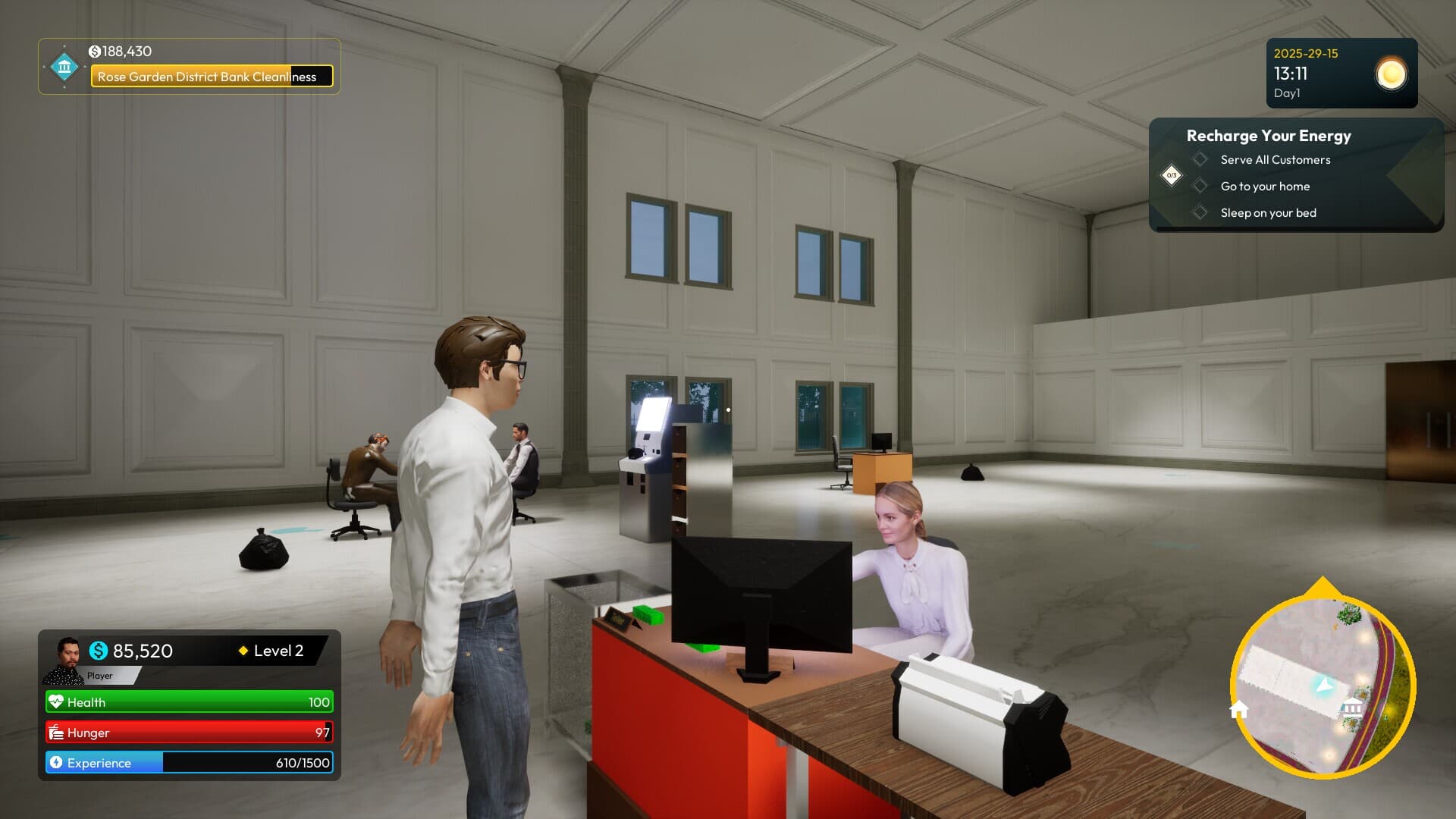Click the Rose Garden District Bank Cleanliness bar

click(x=211, y=77)
